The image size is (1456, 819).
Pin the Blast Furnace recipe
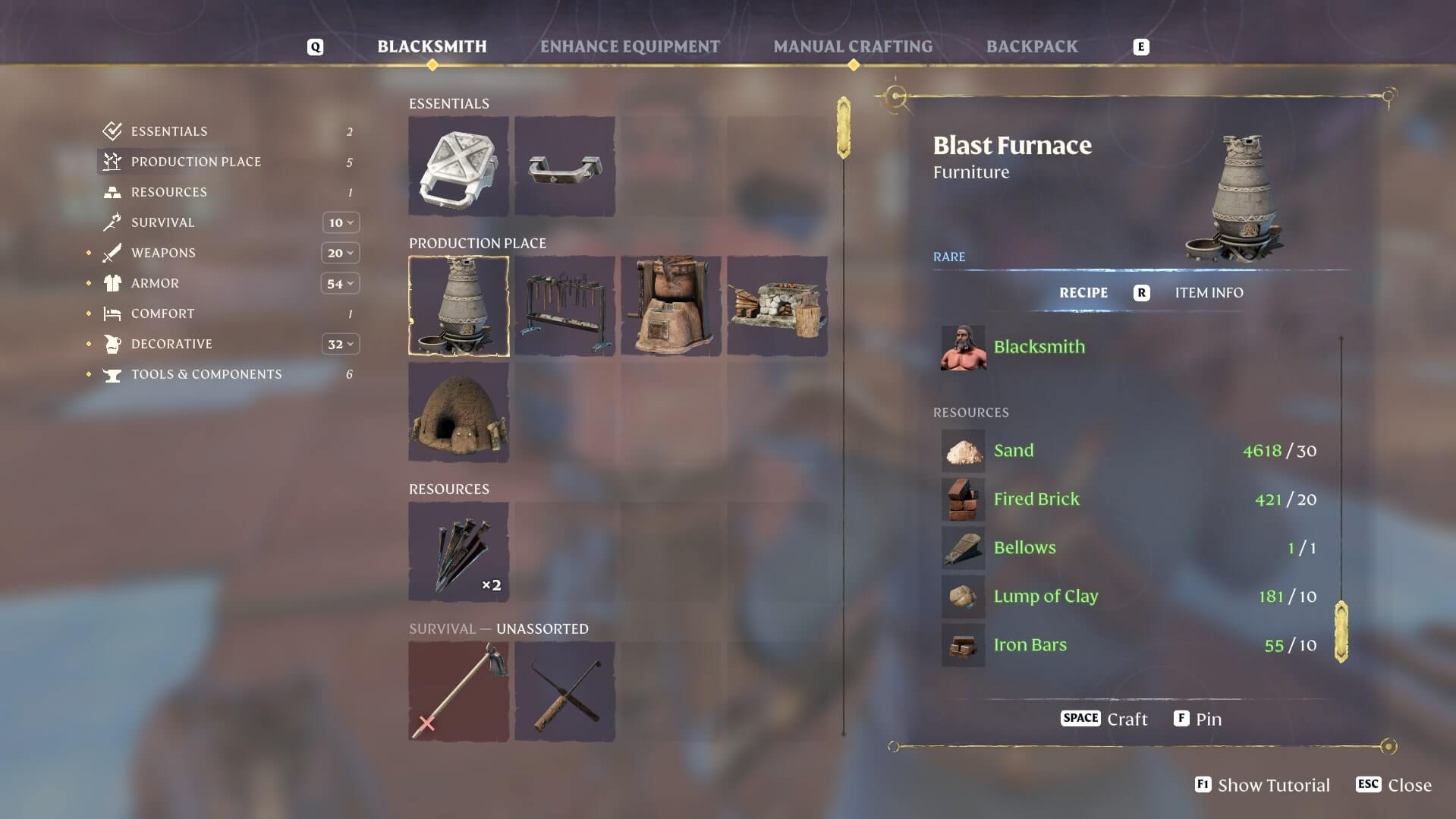pyautogui.click(x=1197, y=718)
